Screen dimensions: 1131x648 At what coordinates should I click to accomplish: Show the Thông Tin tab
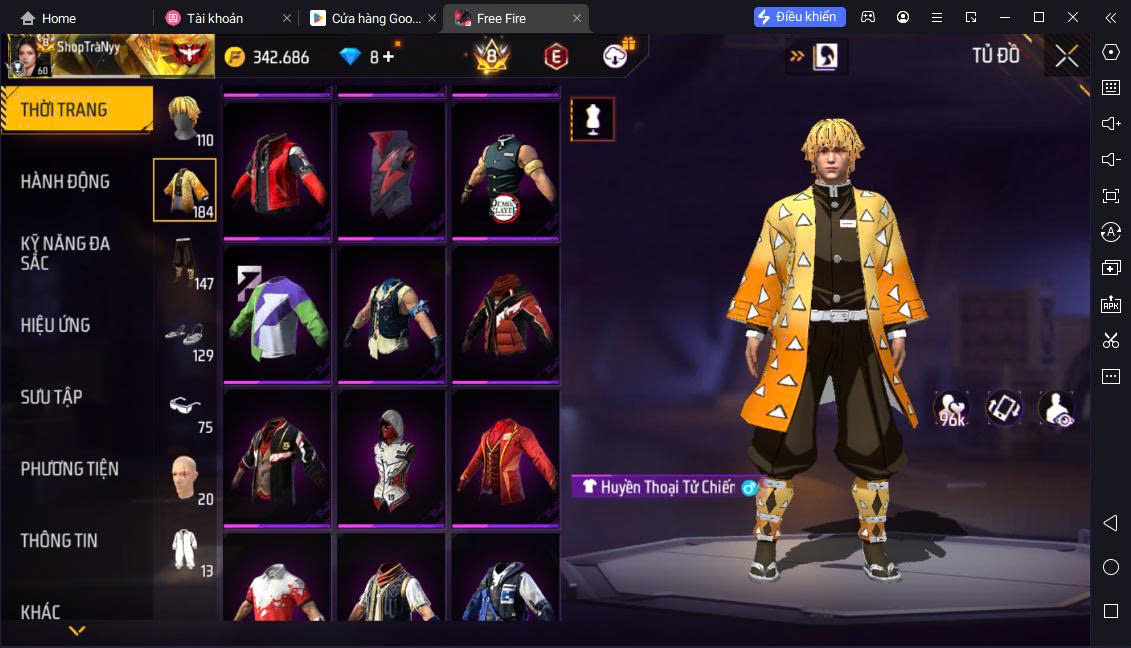click(x=60, y=541)
